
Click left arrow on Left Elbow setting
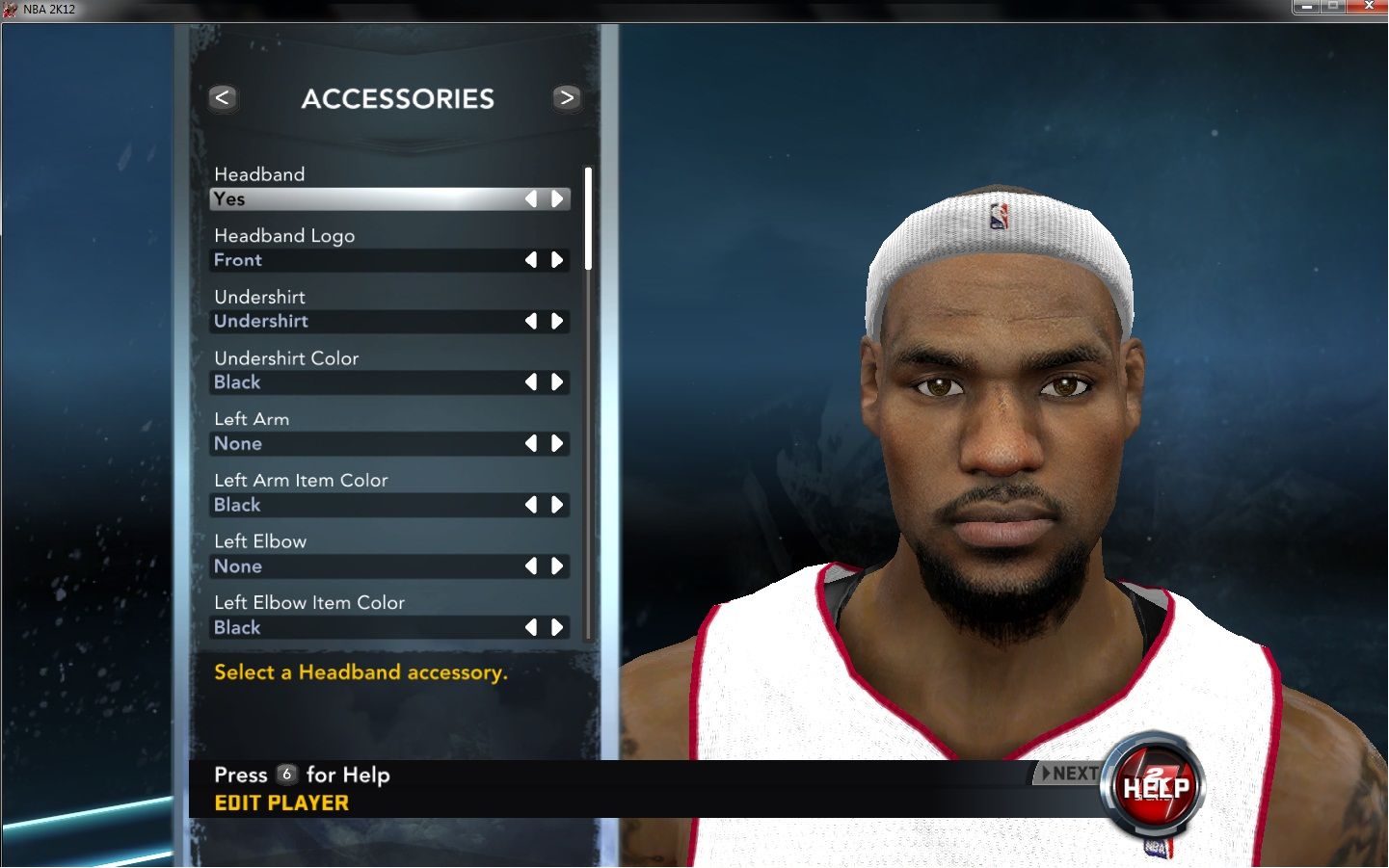coord(531,566)
